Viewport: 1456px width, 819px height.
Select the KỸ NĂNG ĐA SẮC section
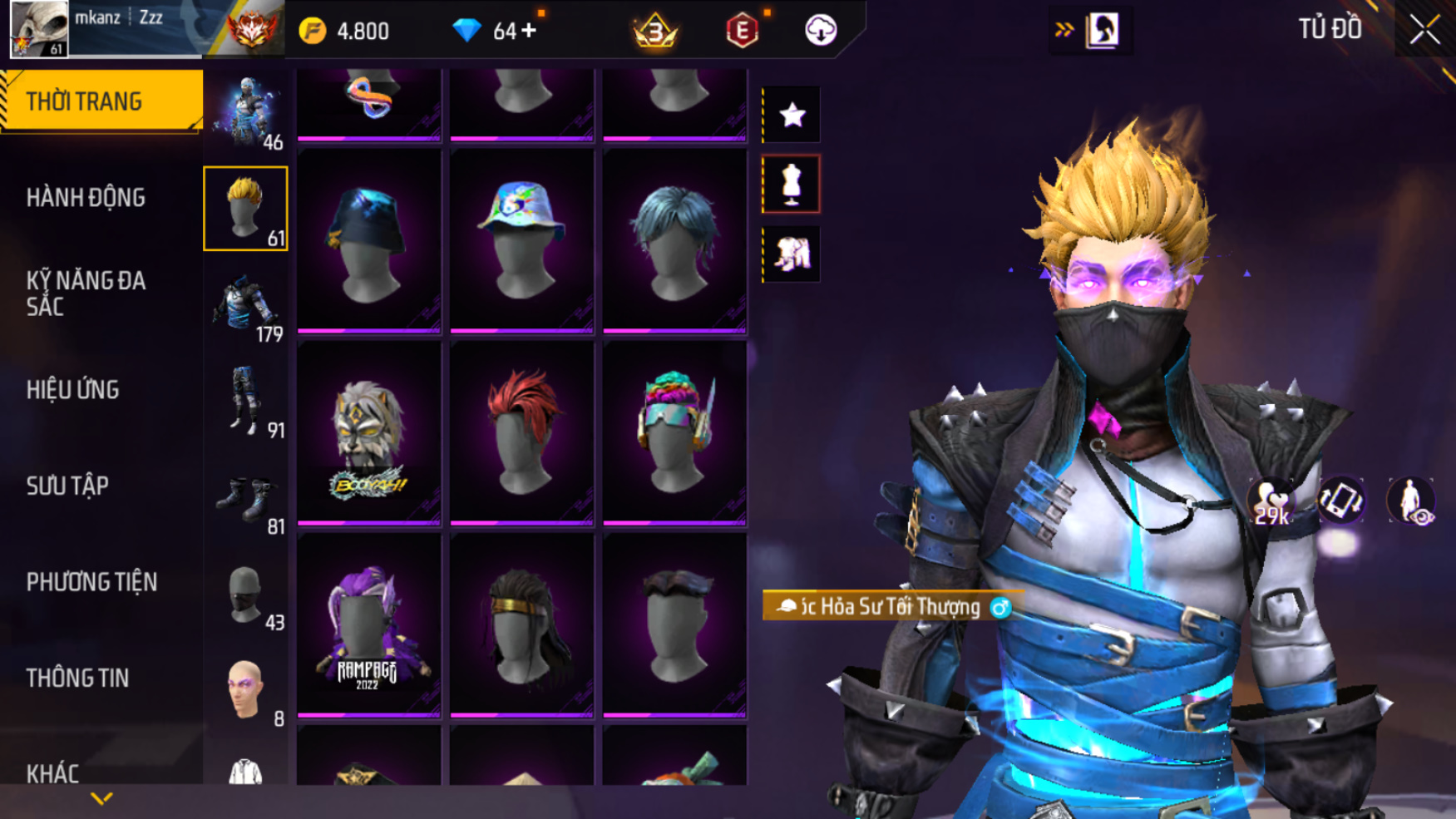(86, 294)
